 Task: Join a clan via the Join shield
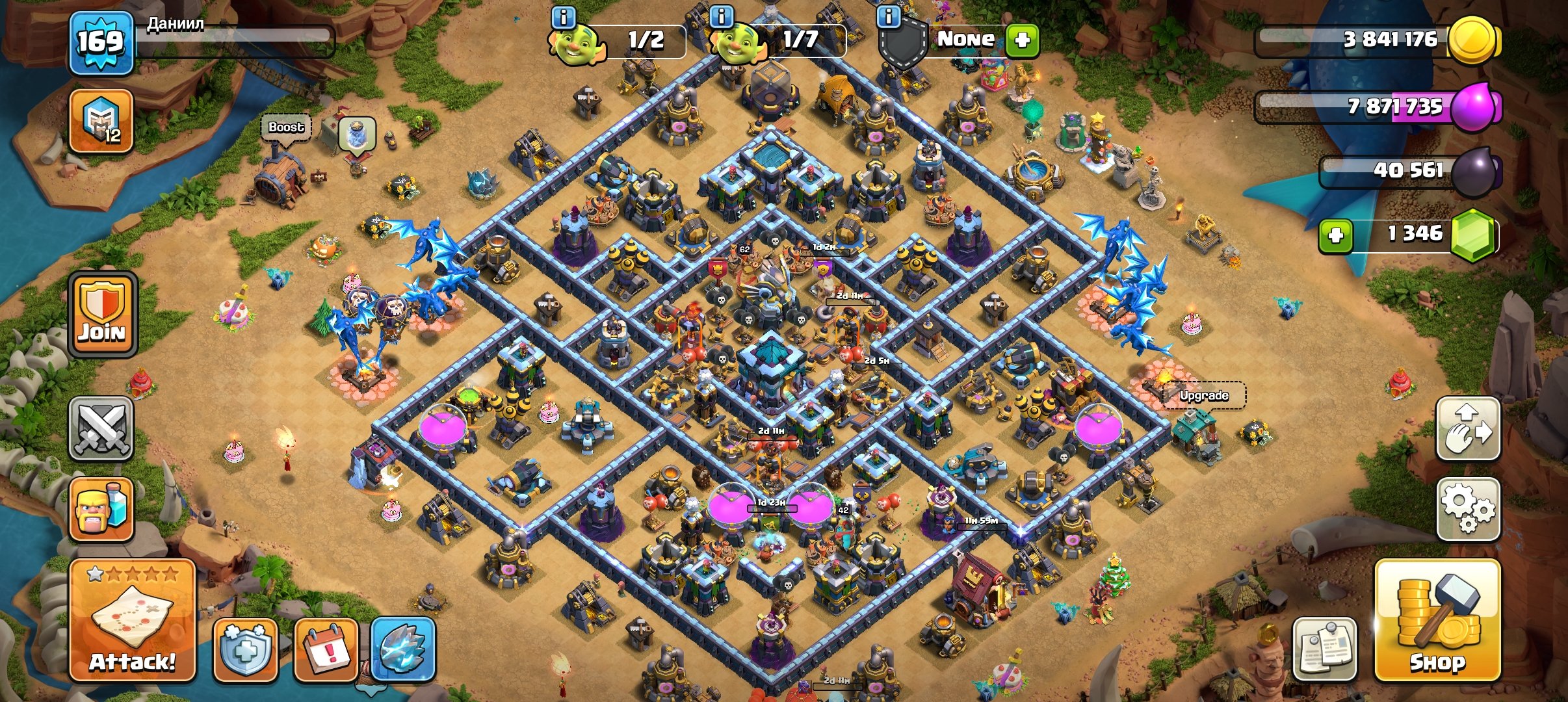point(103,315)
